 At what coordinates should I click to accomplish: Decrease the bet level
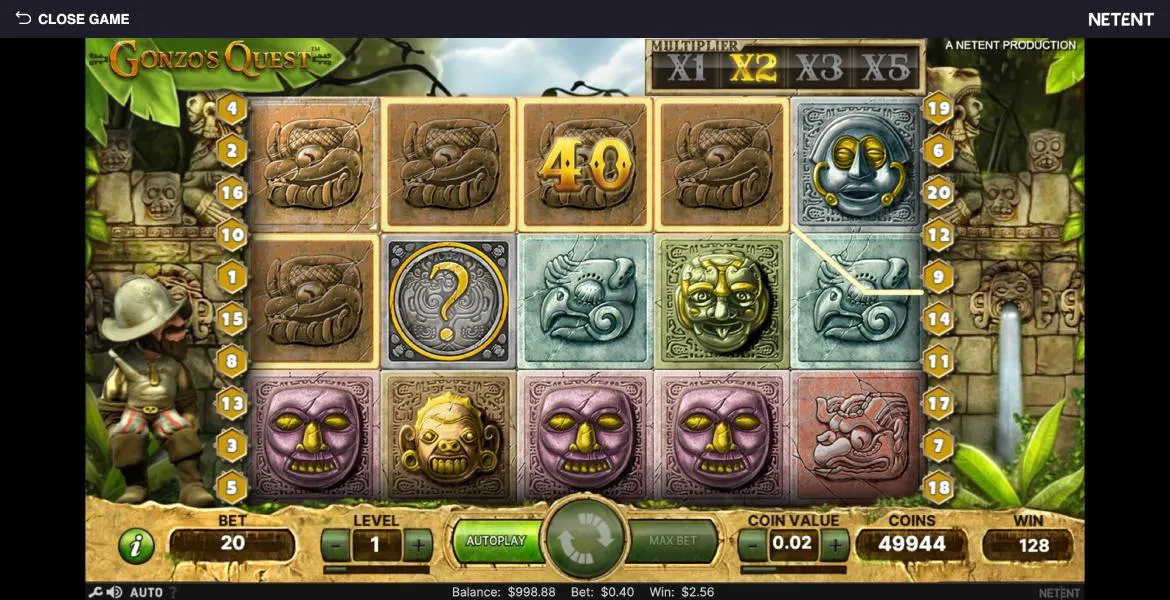pyautogui.click(x=336, y=545)
